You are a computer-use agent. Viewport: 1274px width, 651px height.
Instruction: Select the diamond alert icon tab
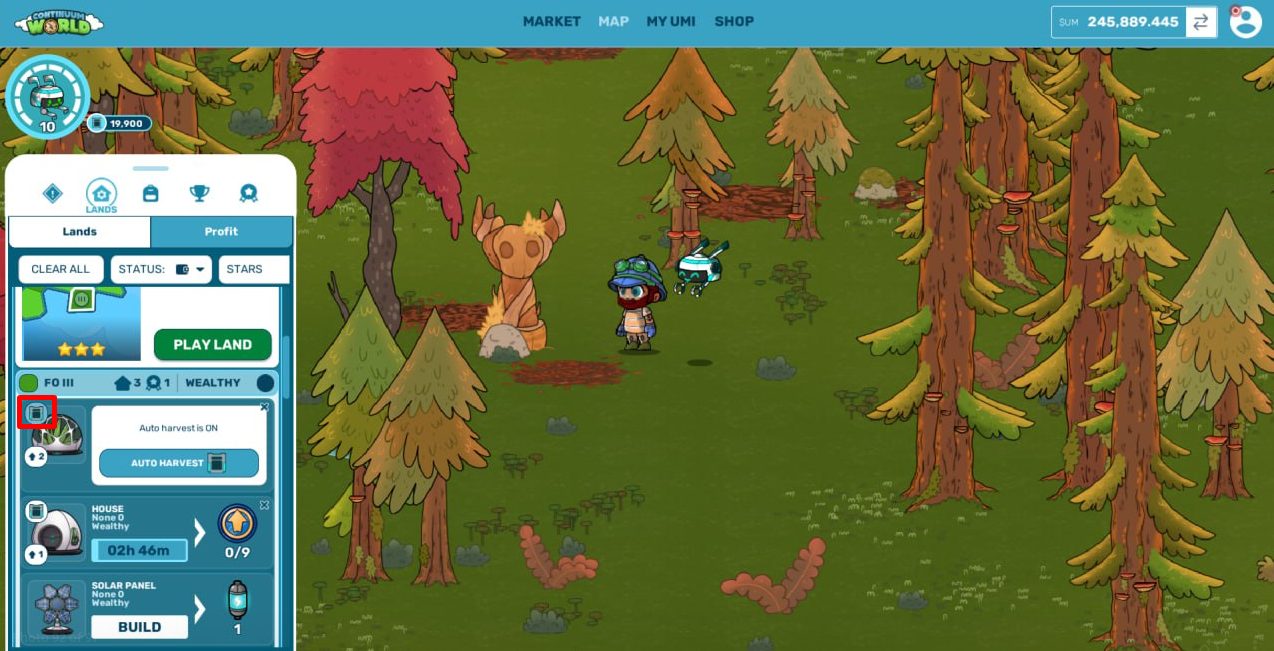coord(53,193)
